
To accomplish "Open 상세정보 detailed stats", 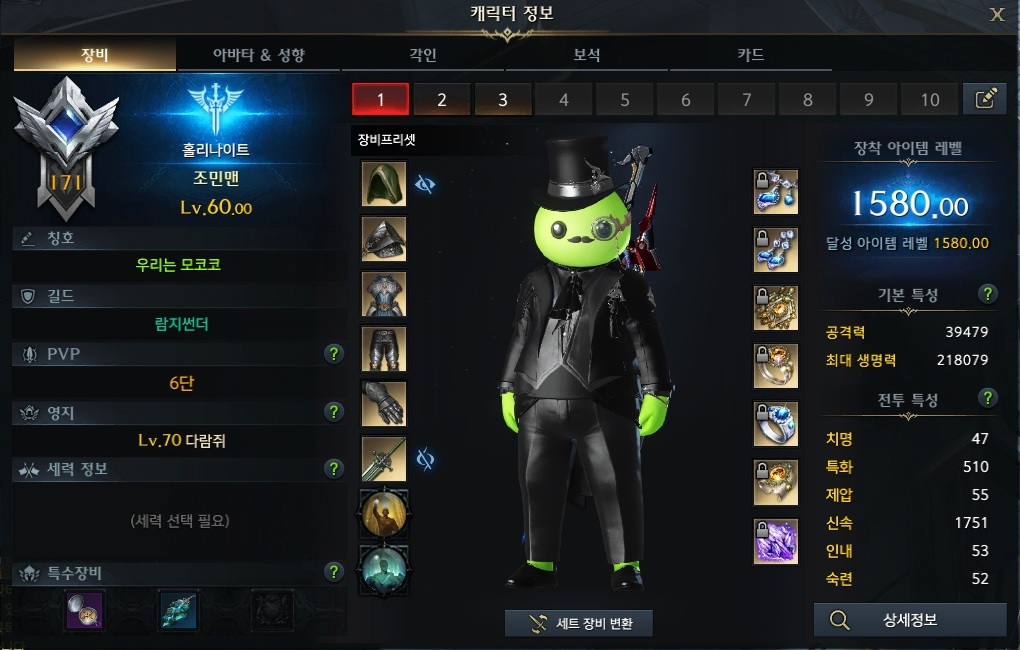I will tap(910, 620).
